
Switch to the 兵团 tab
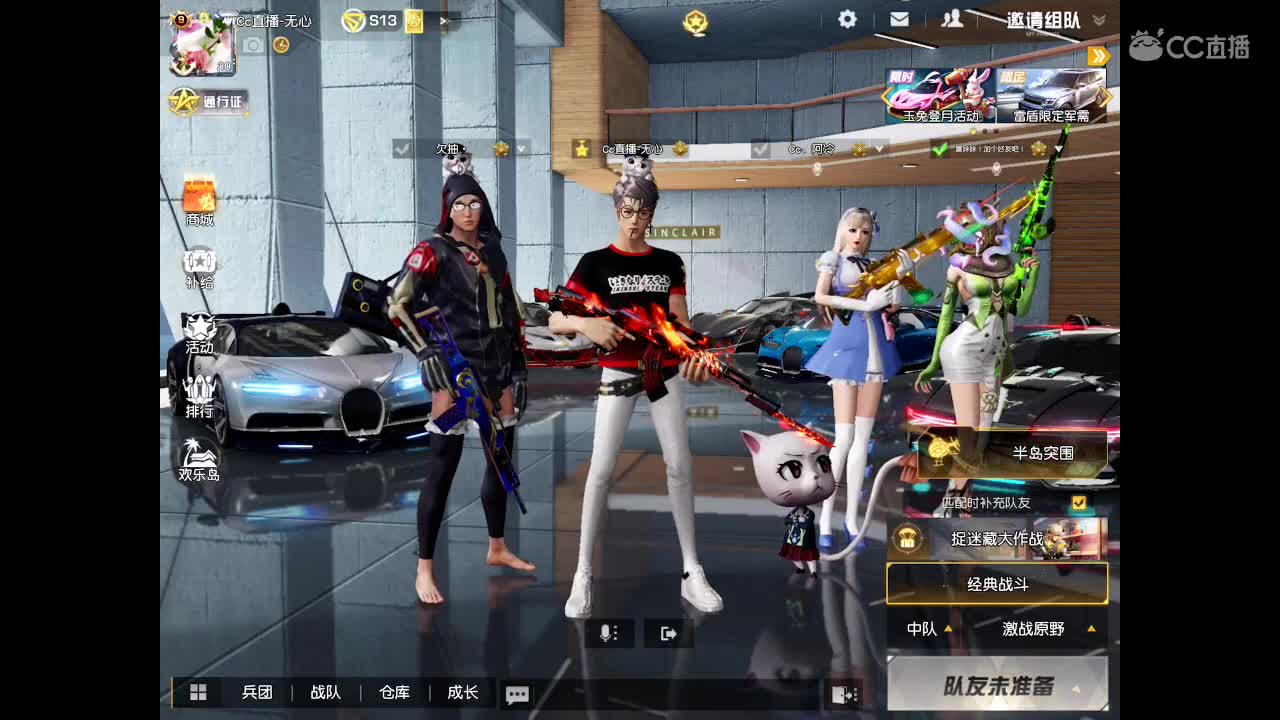(x=258, y=692)
